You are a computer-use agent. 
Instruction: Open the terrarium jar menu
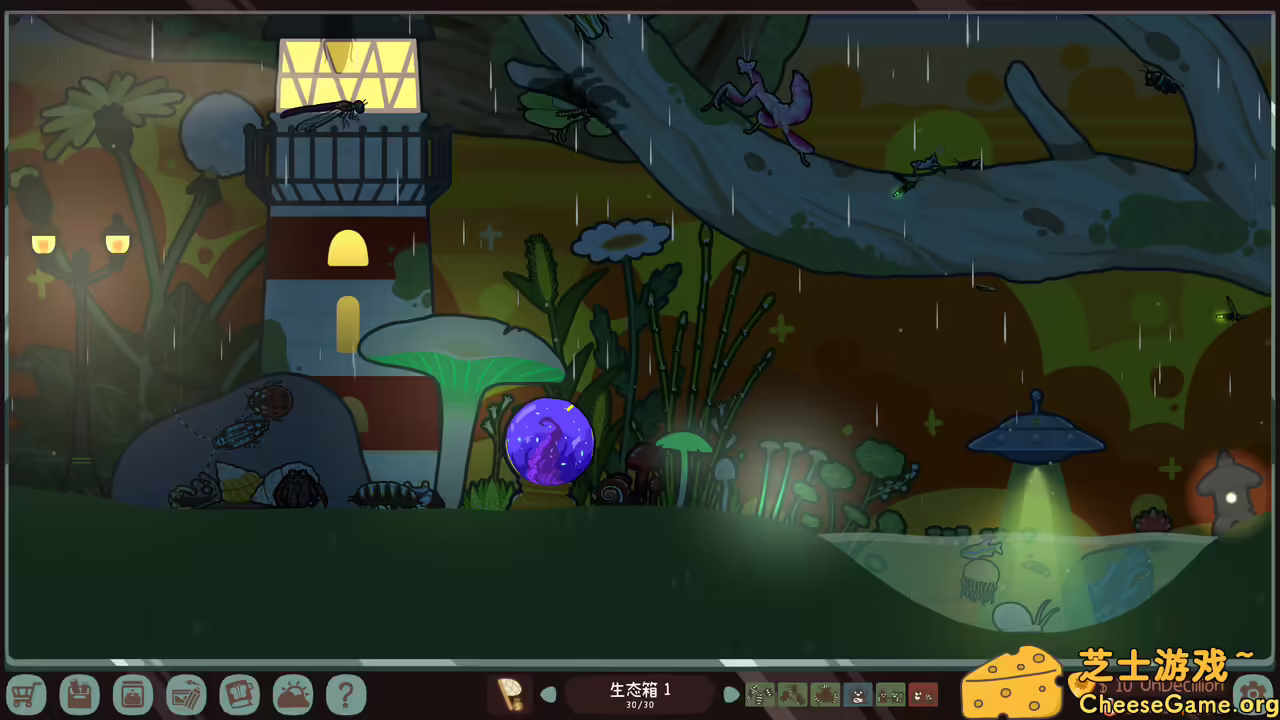click(x=133, y=694)
